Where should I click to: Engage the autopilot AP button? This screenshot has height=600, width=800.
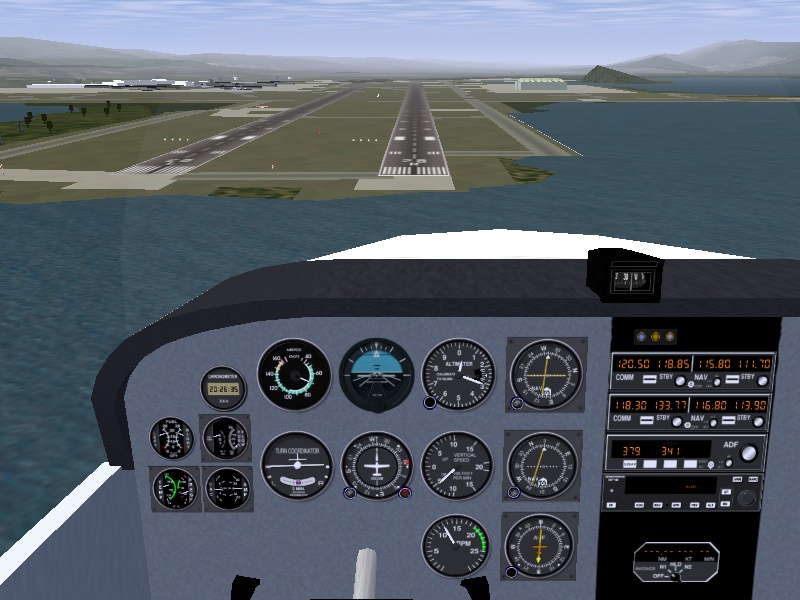[x=612, y=505]
